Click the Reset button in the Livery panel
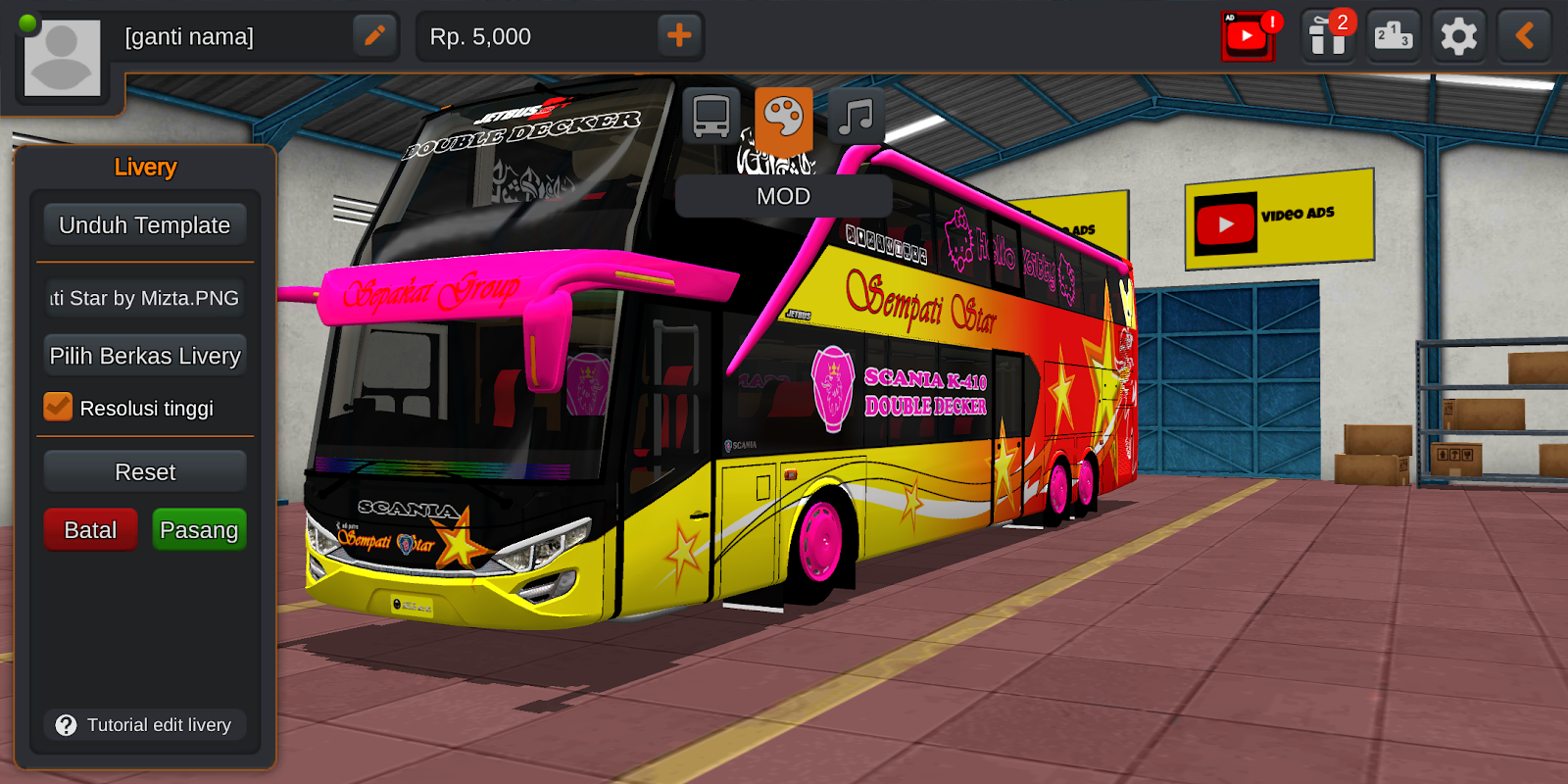Viewport: 1568px width, 784px height. 144,471
